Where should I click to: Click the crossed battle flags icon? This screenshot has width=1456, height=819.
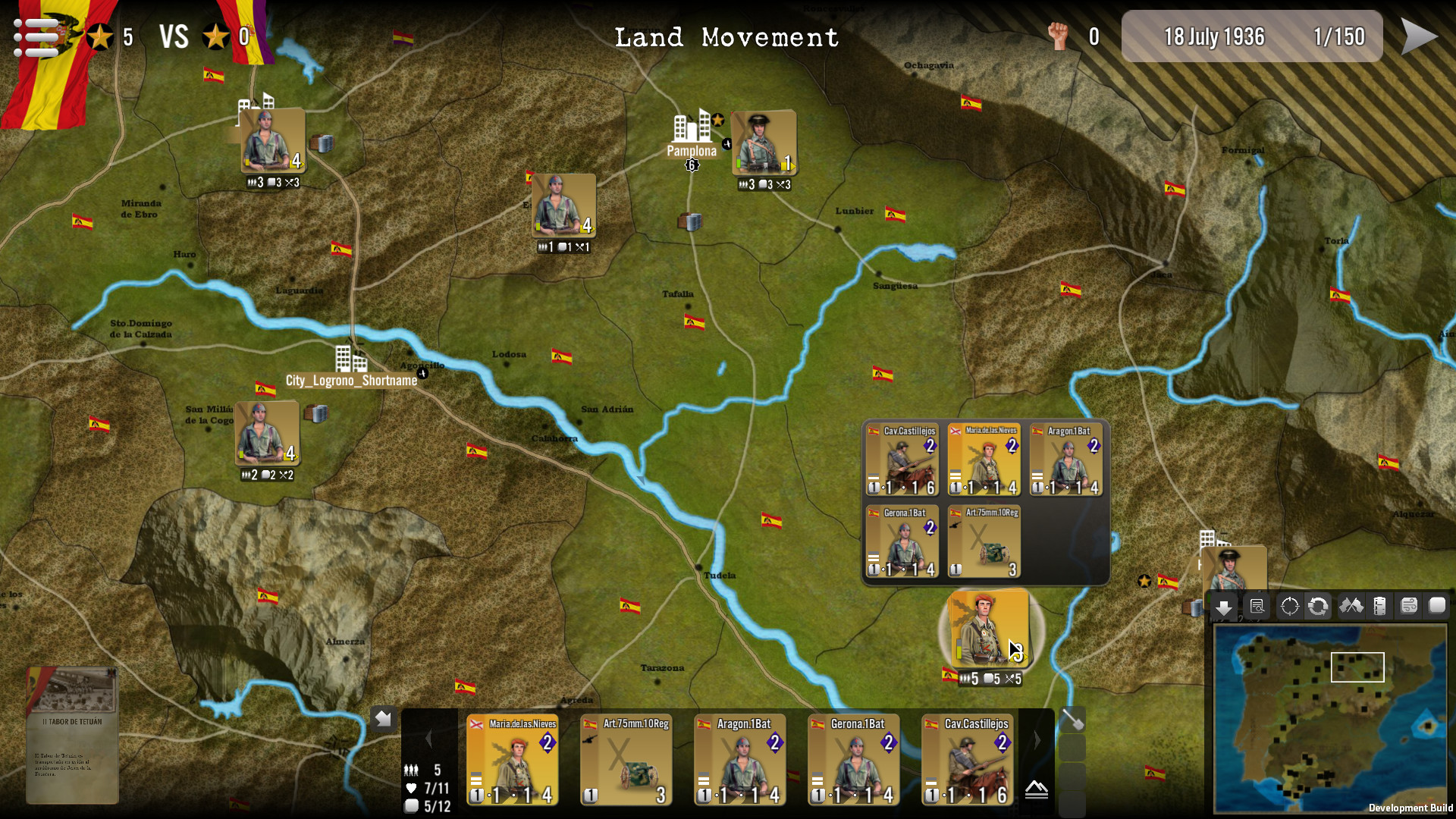1351,607
